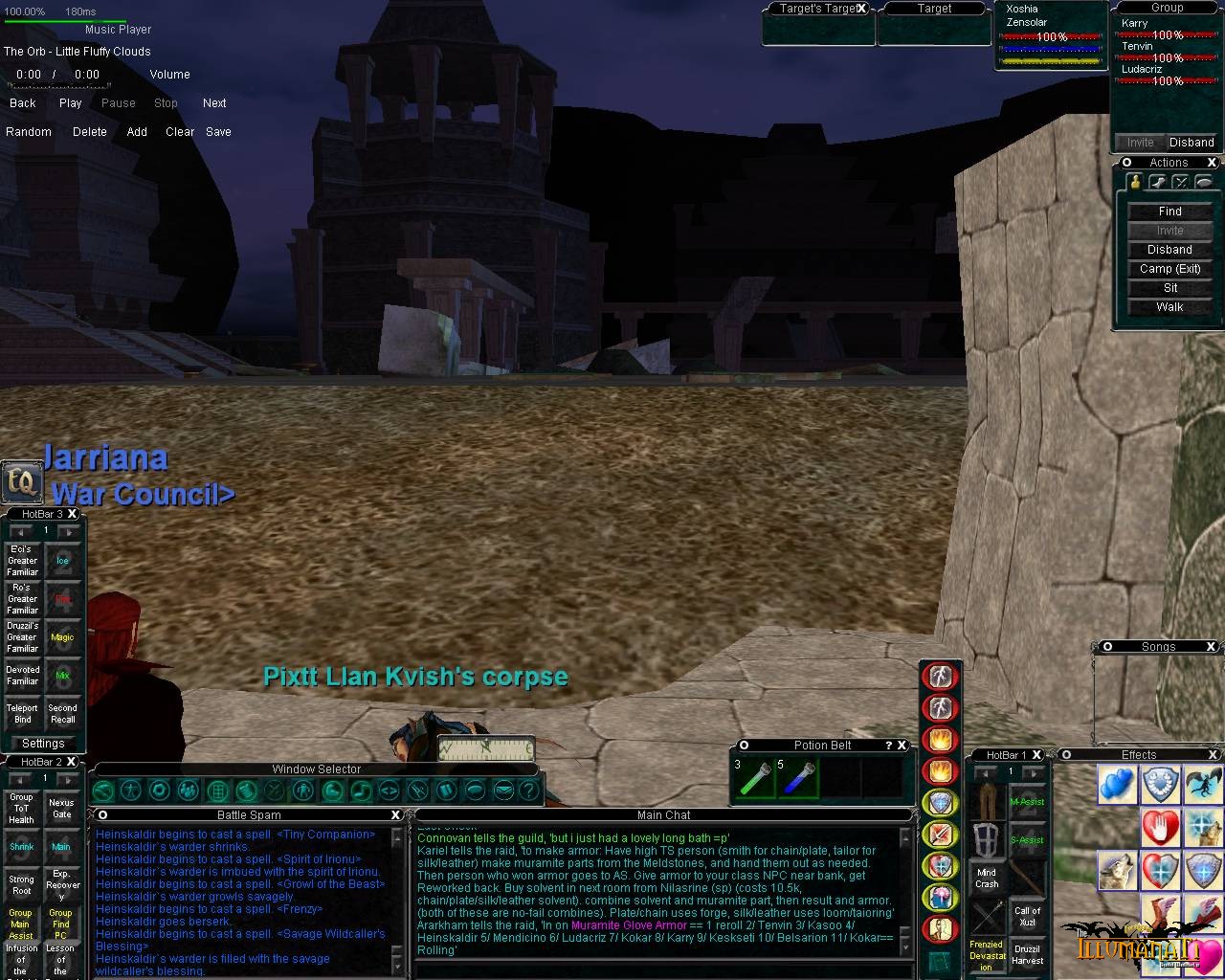Open Settings under HotBar 3

click(43, 744)
